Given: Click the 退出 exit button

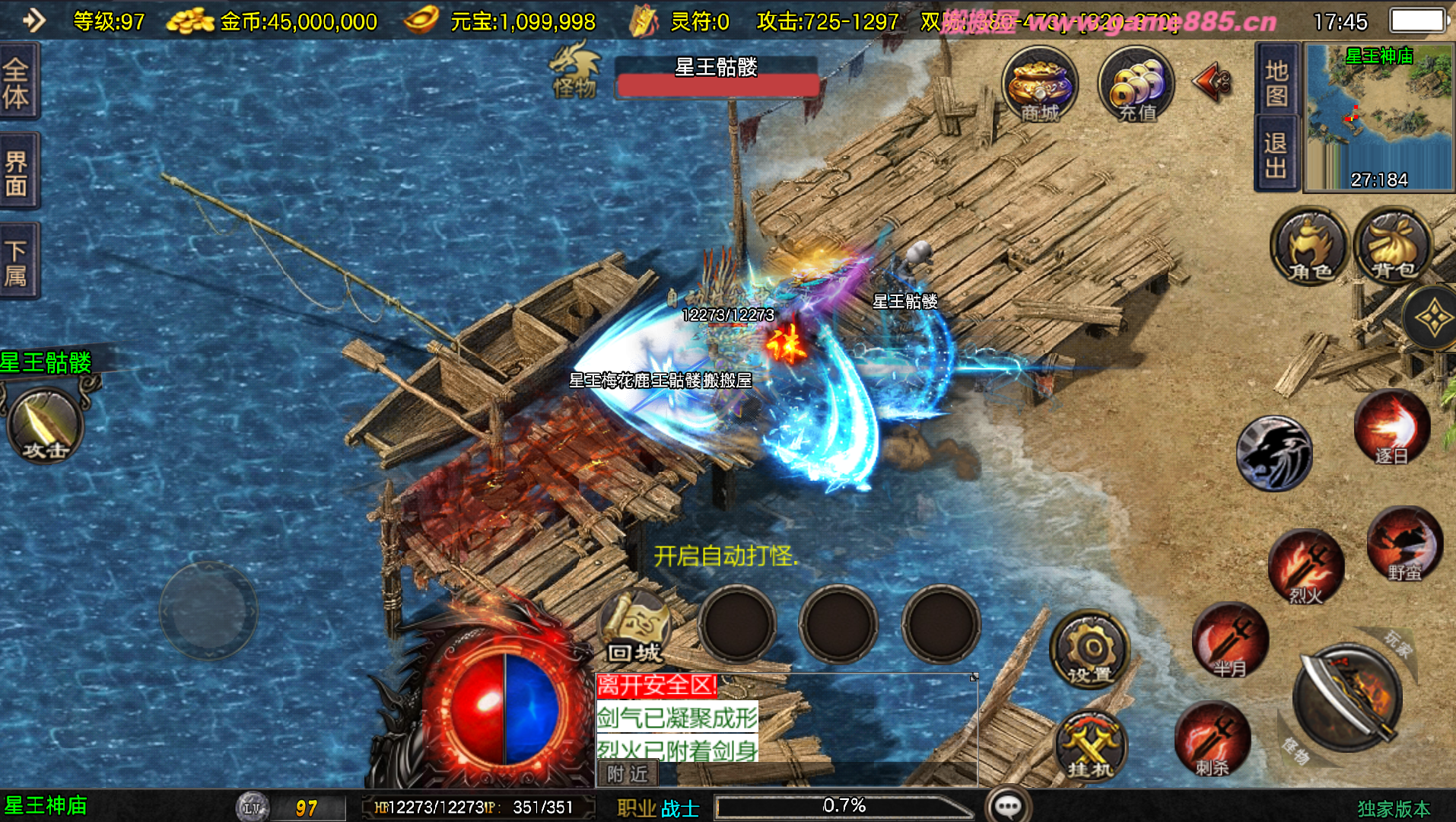Looking at the screenshot, I should (x=1276, y=154).
